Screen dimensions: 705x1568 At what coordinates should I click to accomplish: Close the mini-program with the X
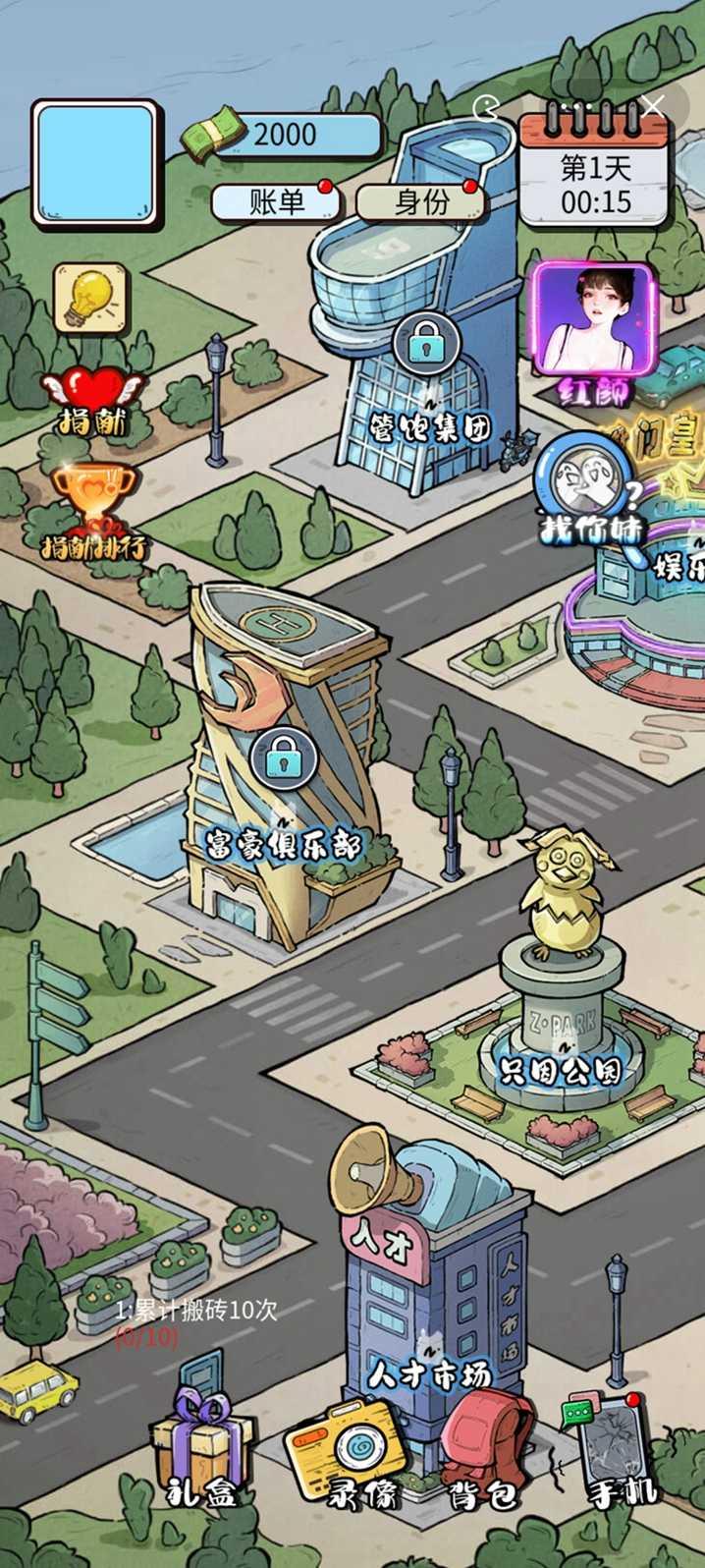653,106
